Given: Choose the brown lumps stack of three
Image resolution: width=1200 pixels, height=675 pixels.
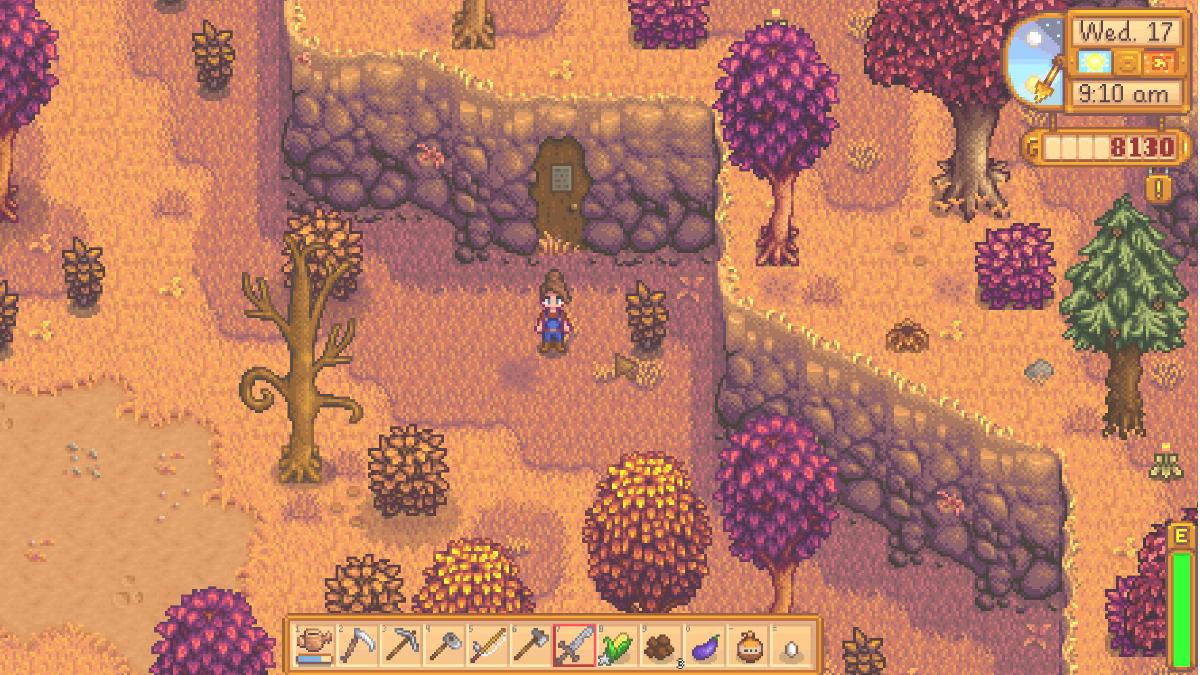Looking at the screenshot, I should (x=660, y=645).
